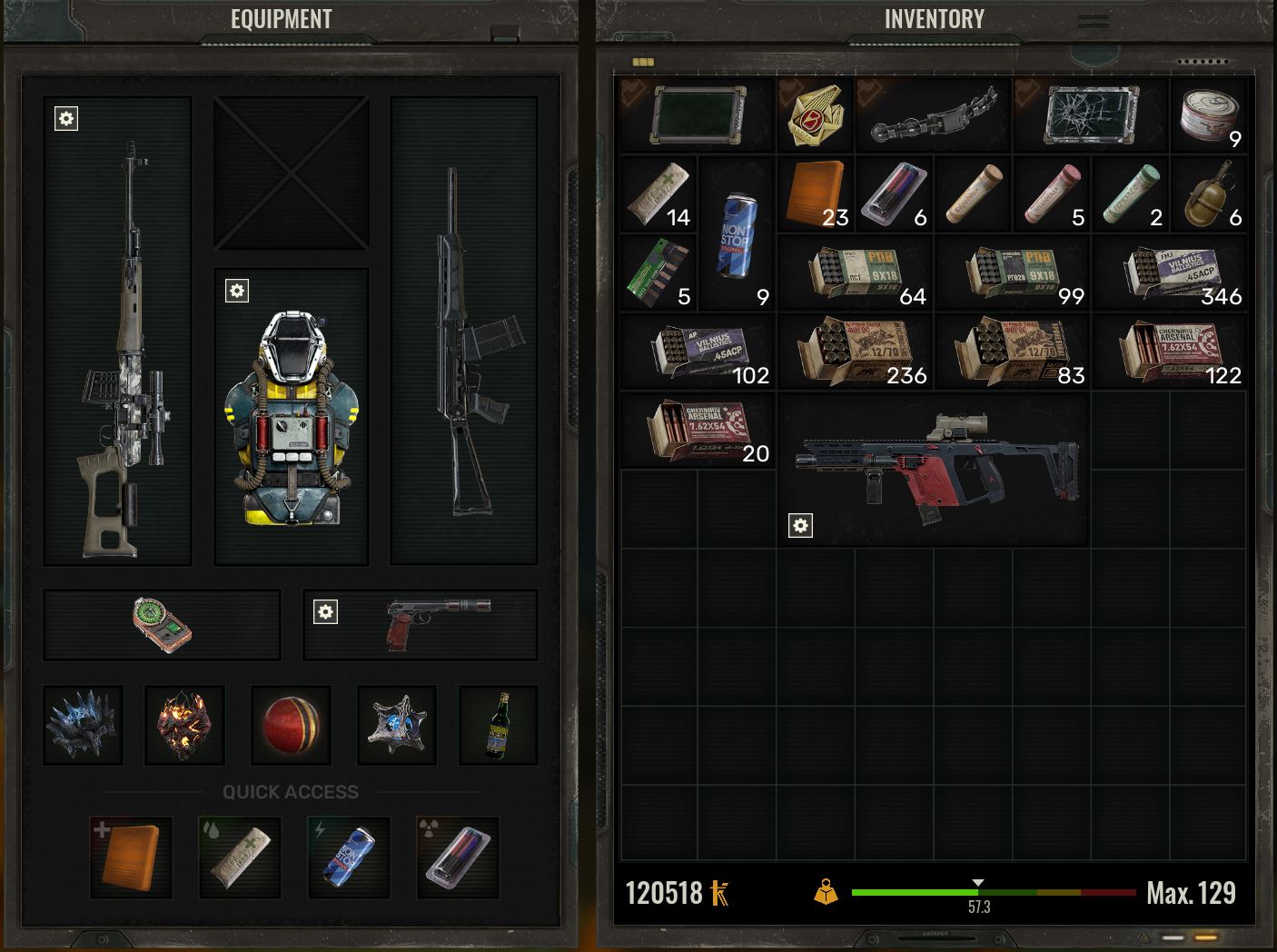Use the orange medkit quick access slot

coord(131,857)
